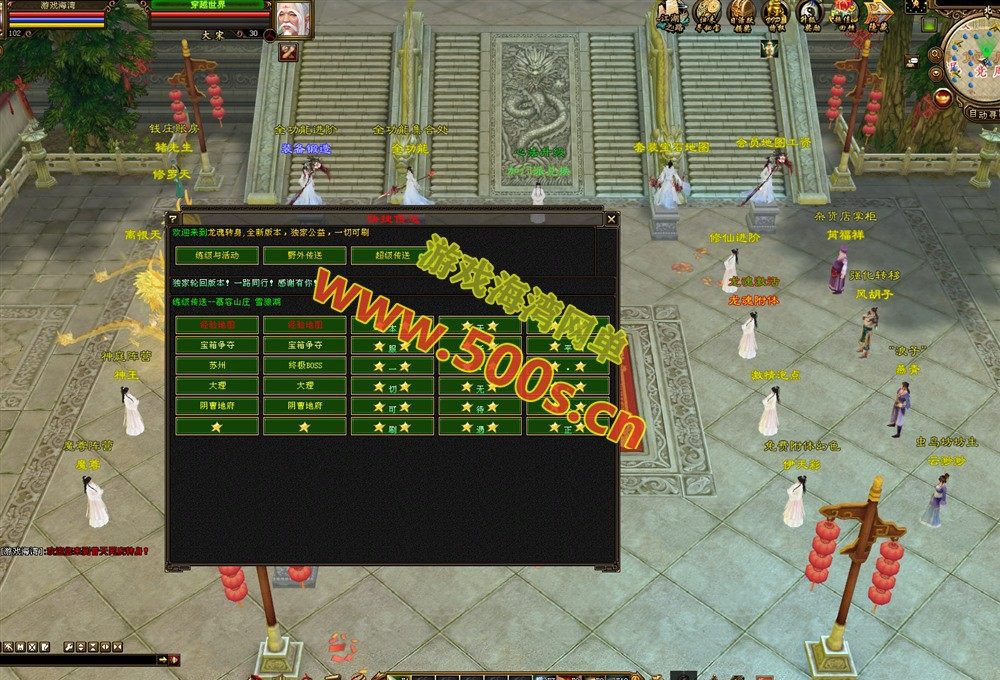Close the teleport dialog window
Viewport: 1000px width, 680px height.
click(x=611, y=218)
